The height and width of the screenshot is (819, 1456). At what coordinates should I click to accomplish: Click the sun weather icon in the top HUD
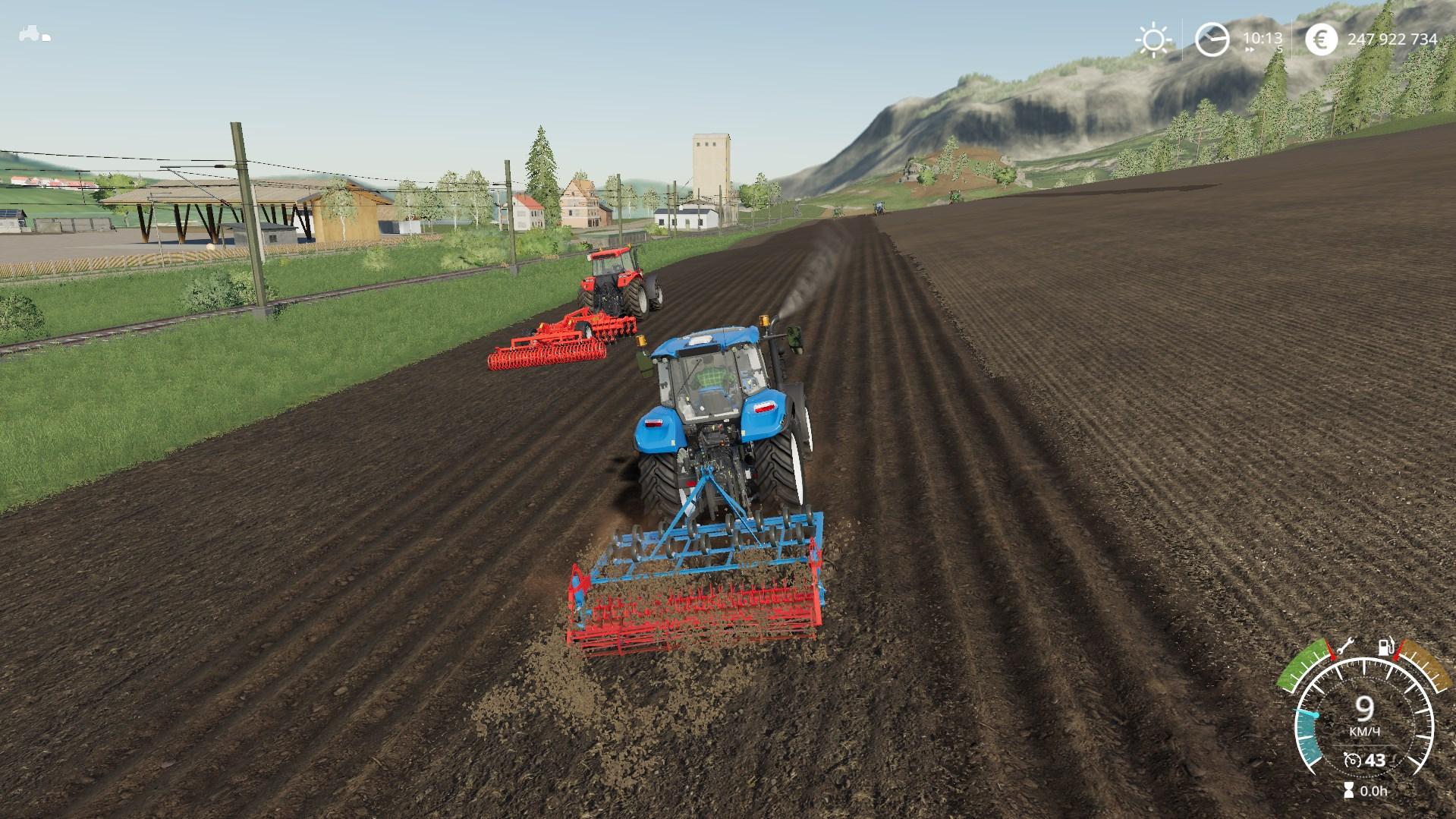[x=1153, y=38]
